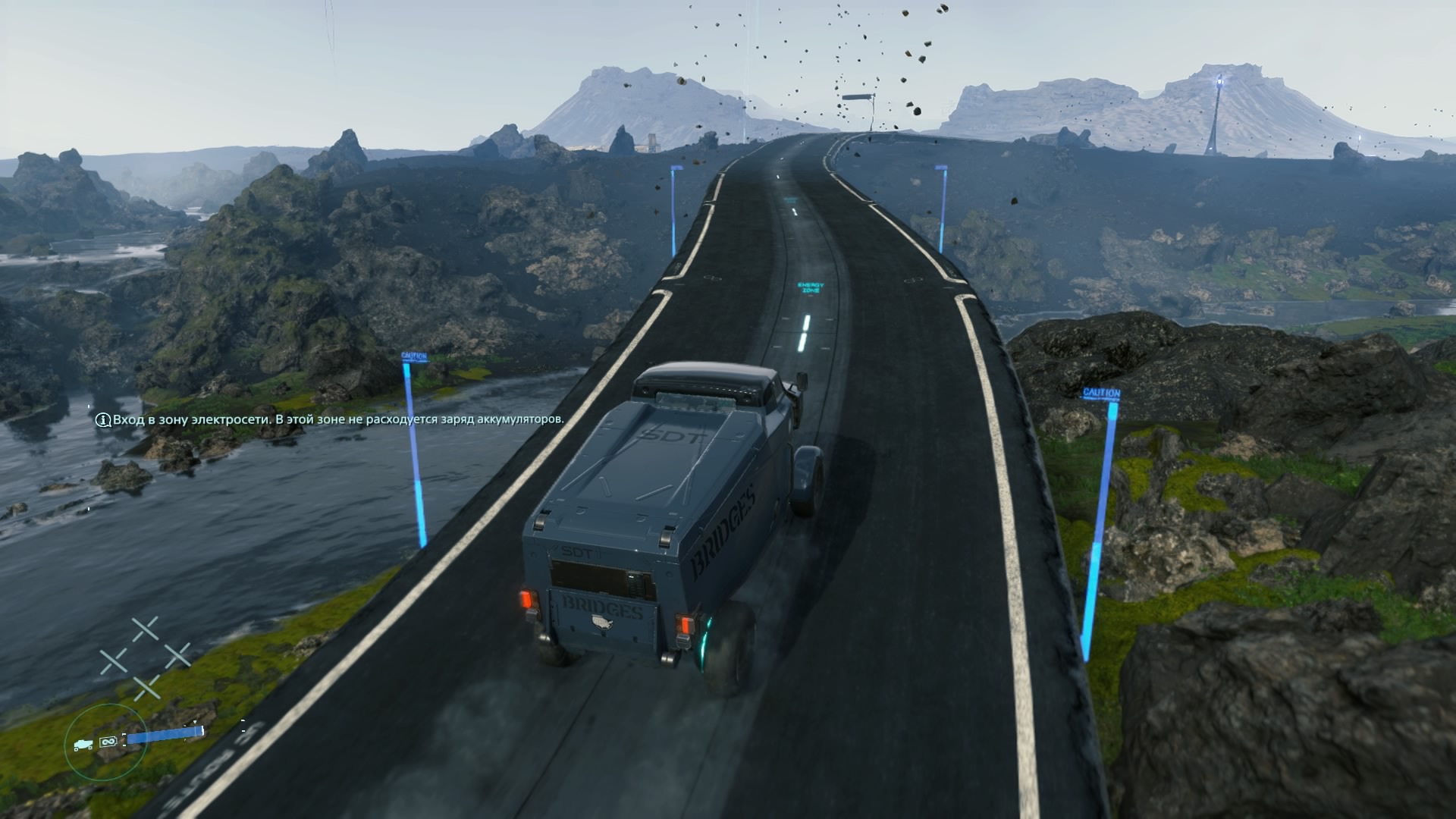Open the info icon beside the power-grid notice
1456x819 pixels.
click(103, 419)
